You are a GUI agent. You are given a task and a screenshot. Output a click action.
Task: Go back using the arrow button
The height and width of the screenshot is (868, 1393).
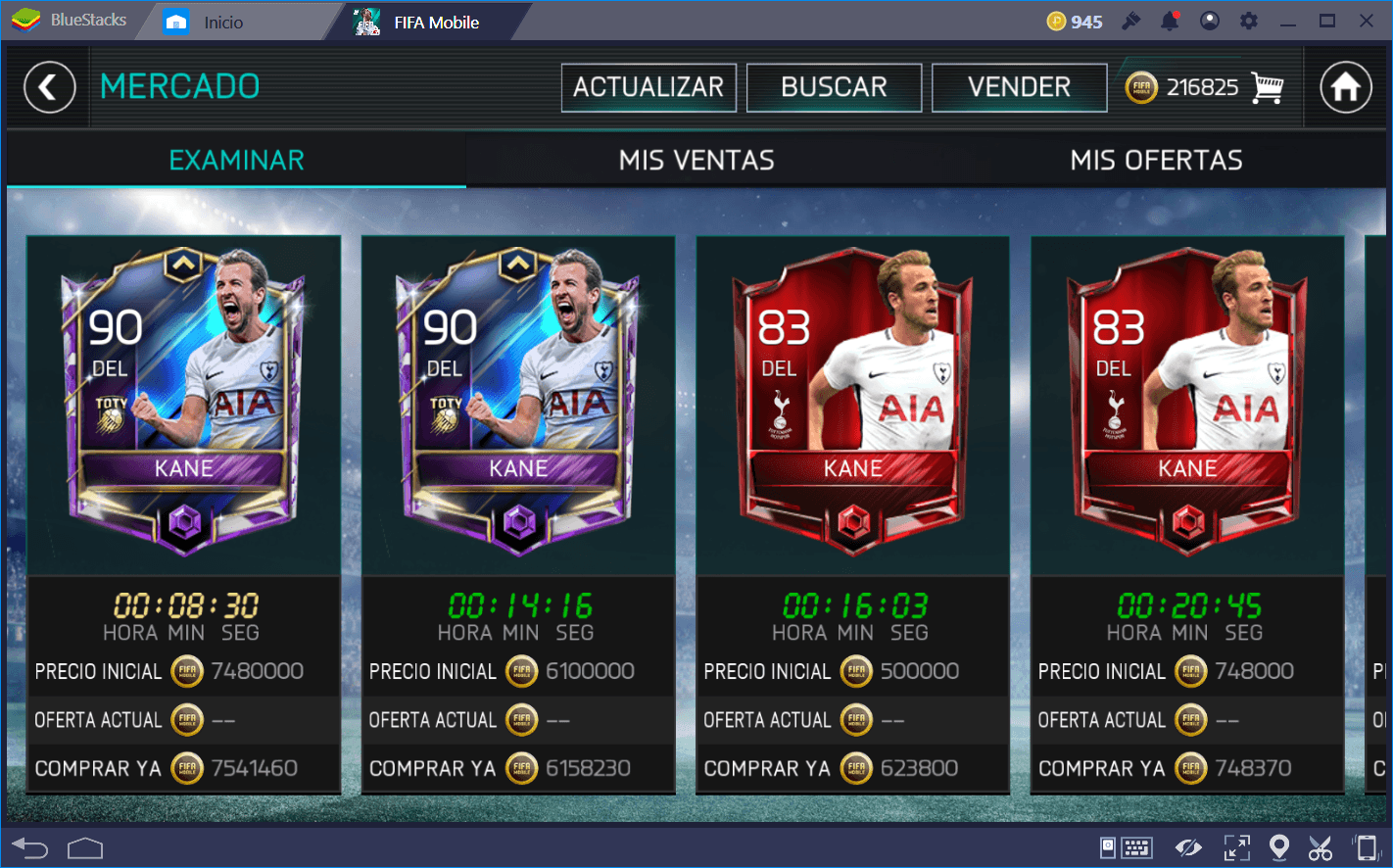50,87
